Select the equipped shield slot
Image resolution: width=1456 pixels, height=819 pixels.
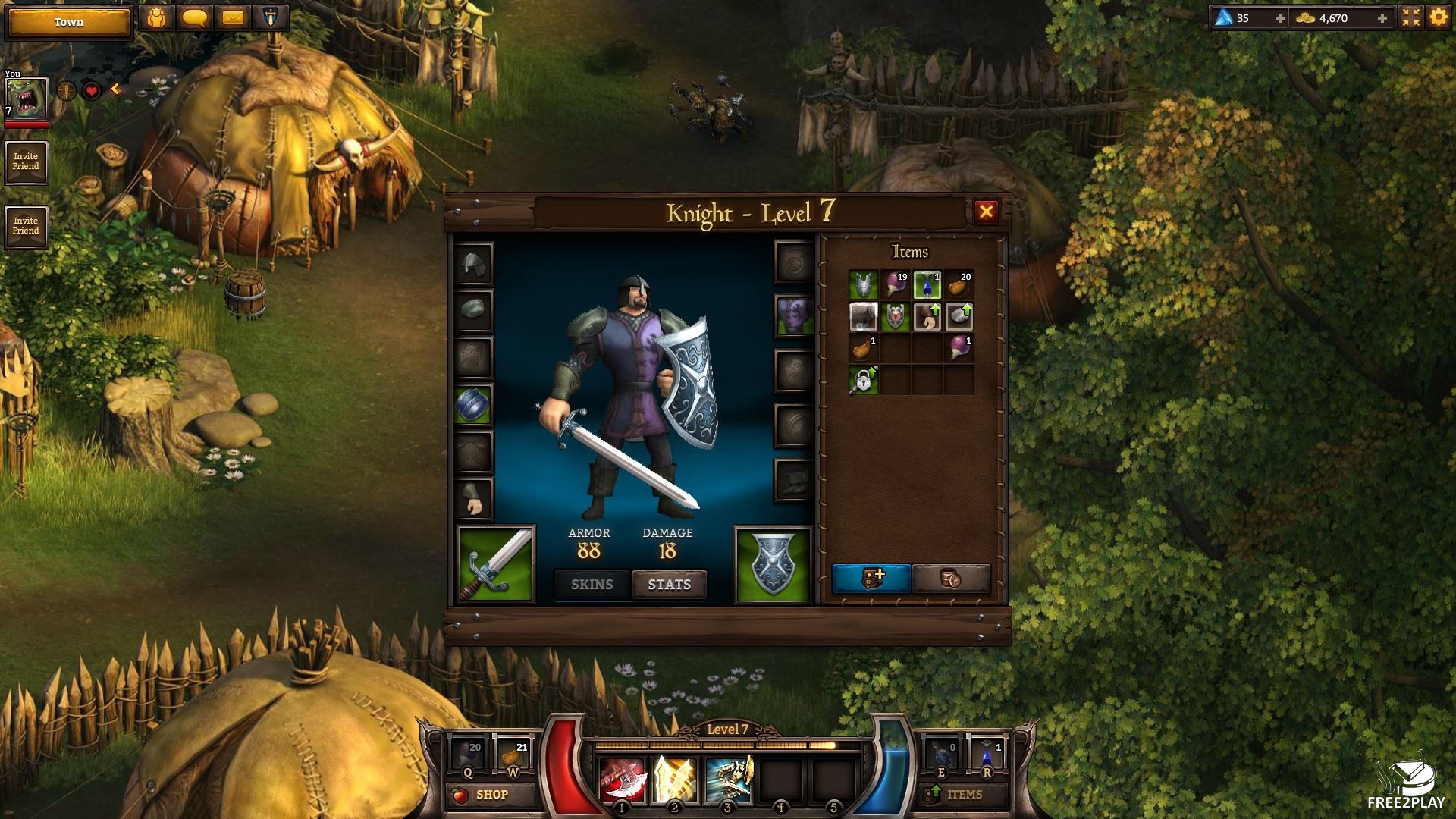[x=773, y=564]
